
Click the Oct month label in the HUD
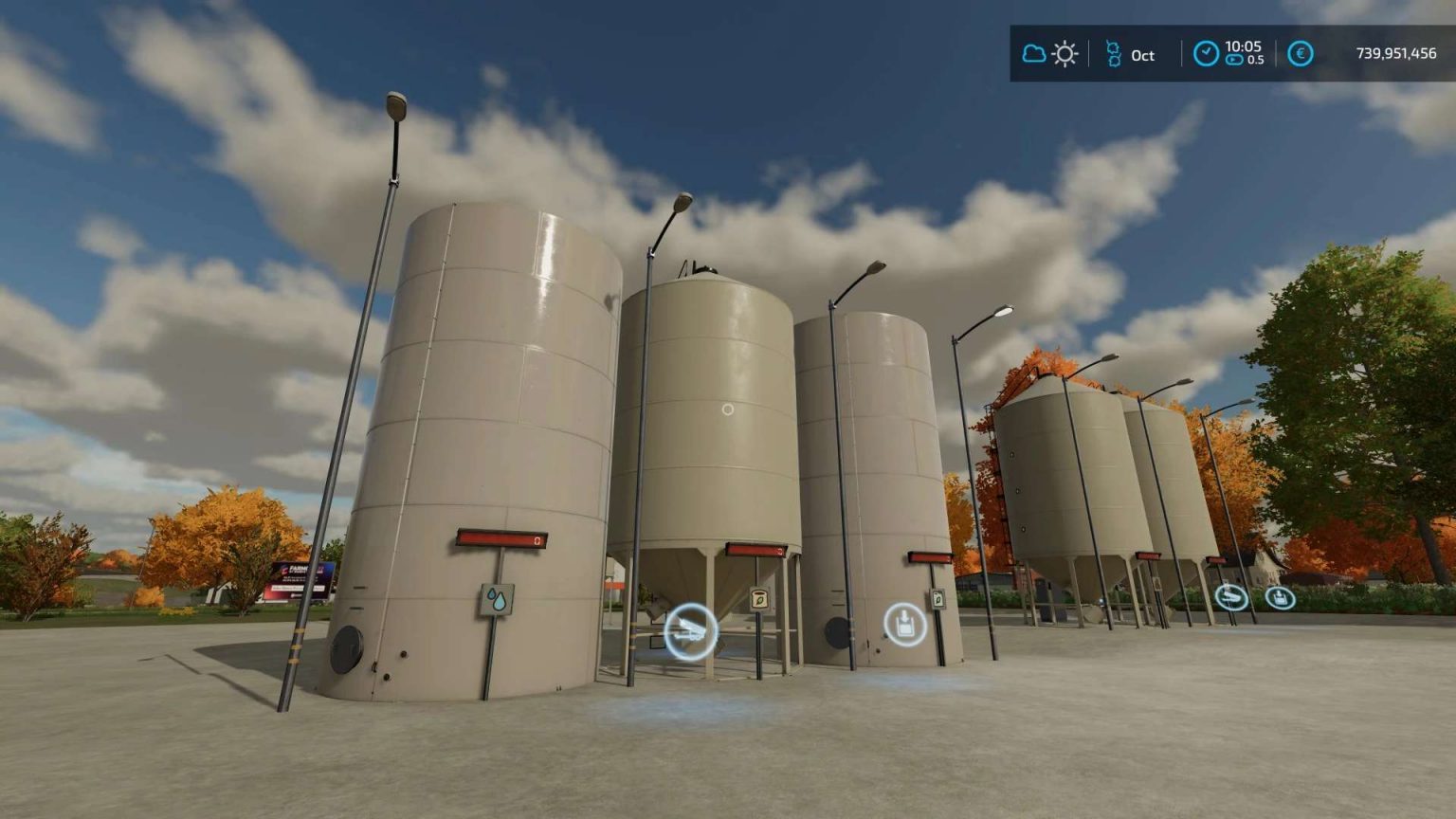(1140, 57)
